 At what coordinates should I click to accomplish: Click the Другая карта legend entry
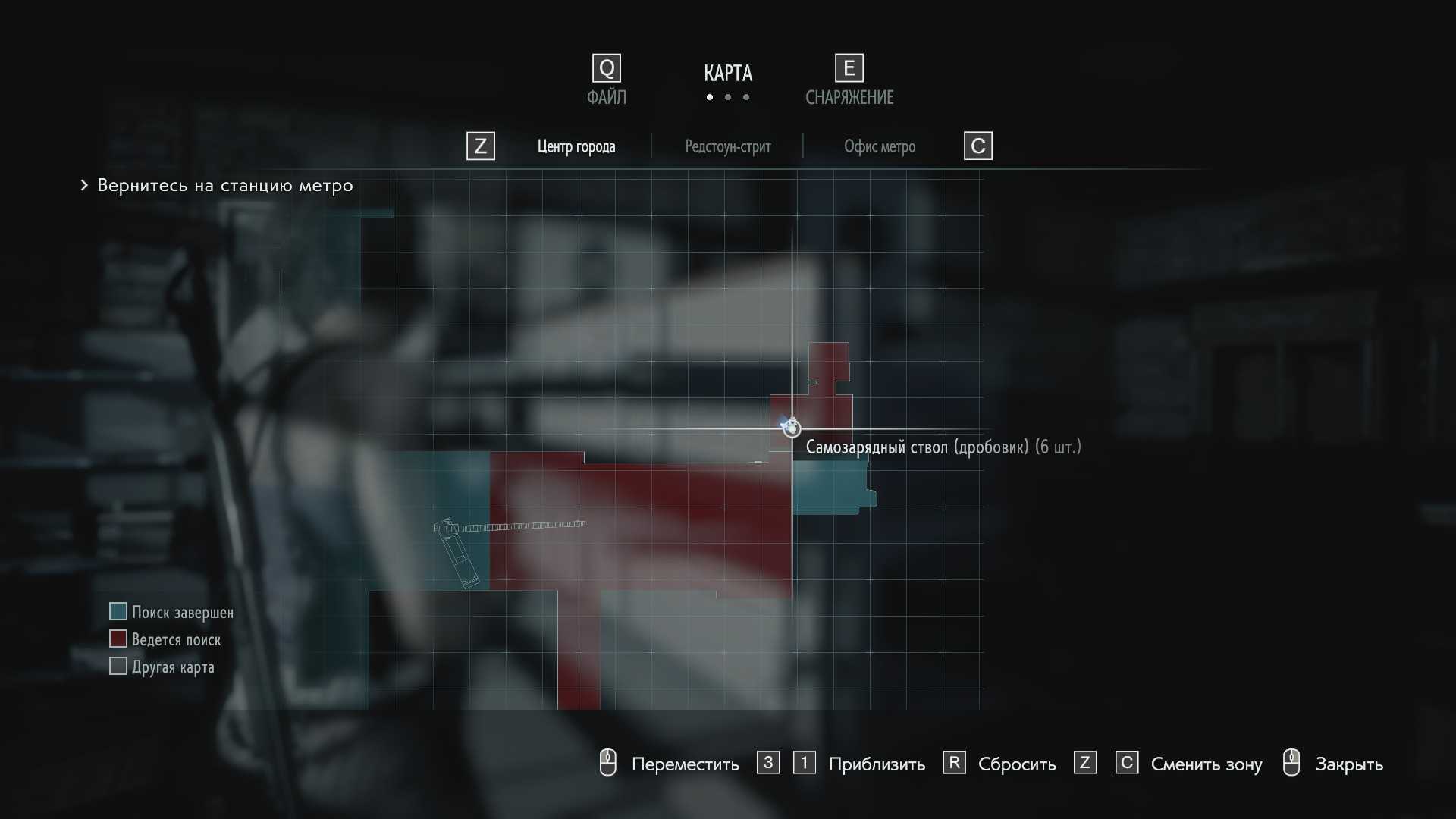[x=173, y=667]
